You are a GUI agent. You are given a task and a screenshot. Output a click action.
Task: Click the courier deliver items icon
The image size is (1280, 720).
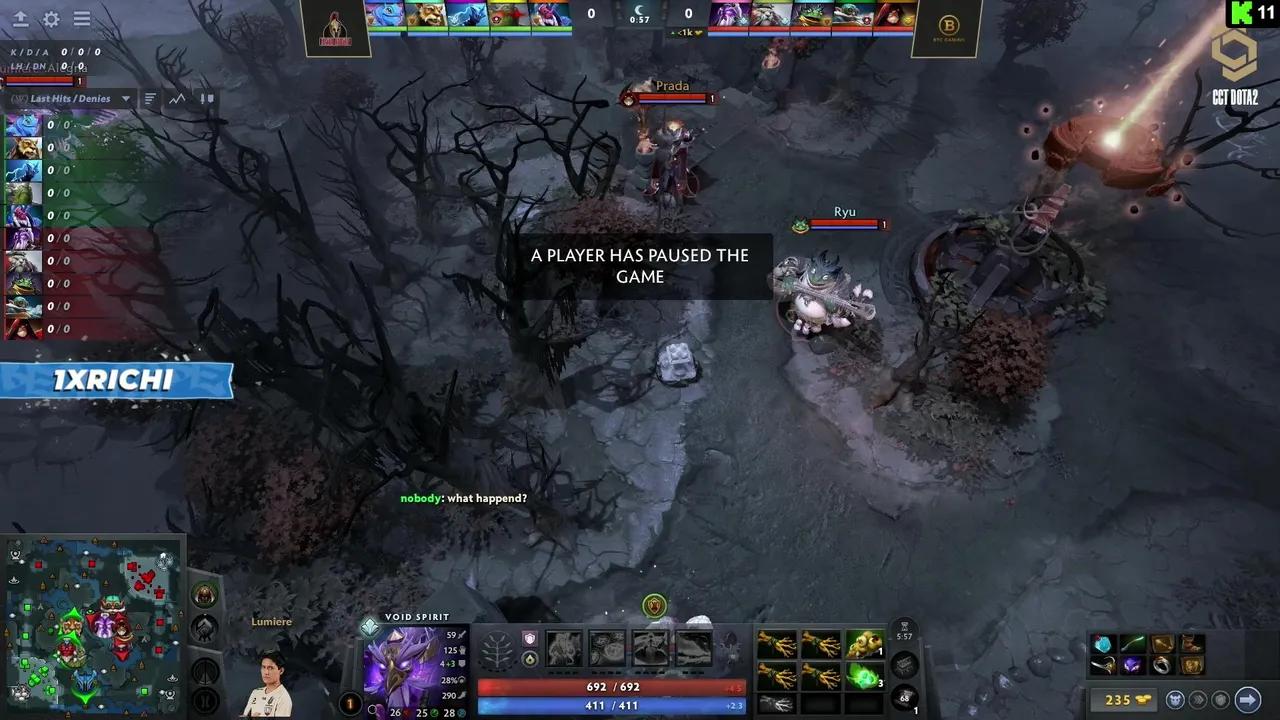[1176, 699]
